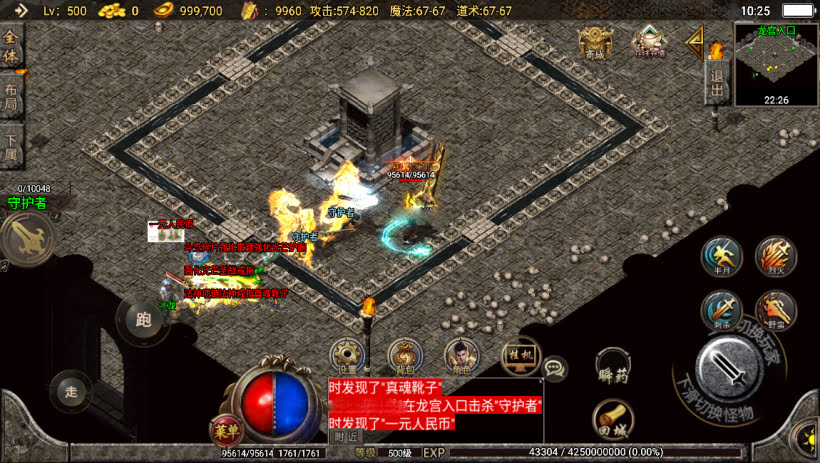Activate the 烈火 flame sword skill
The height and width of the screenshot is (463, 820).
pyautogui.click(x=775, y=257)
